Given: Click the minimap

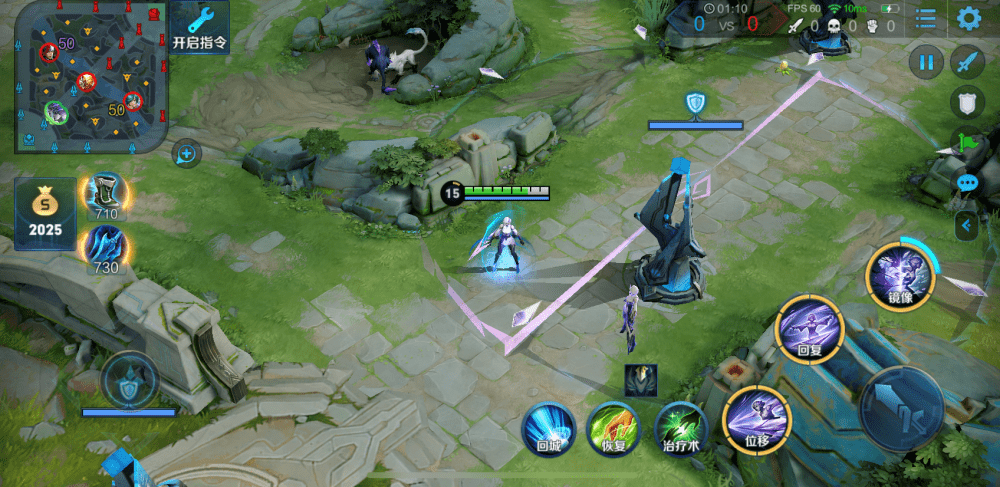Looking at the screenshot, I should [88, 77].
